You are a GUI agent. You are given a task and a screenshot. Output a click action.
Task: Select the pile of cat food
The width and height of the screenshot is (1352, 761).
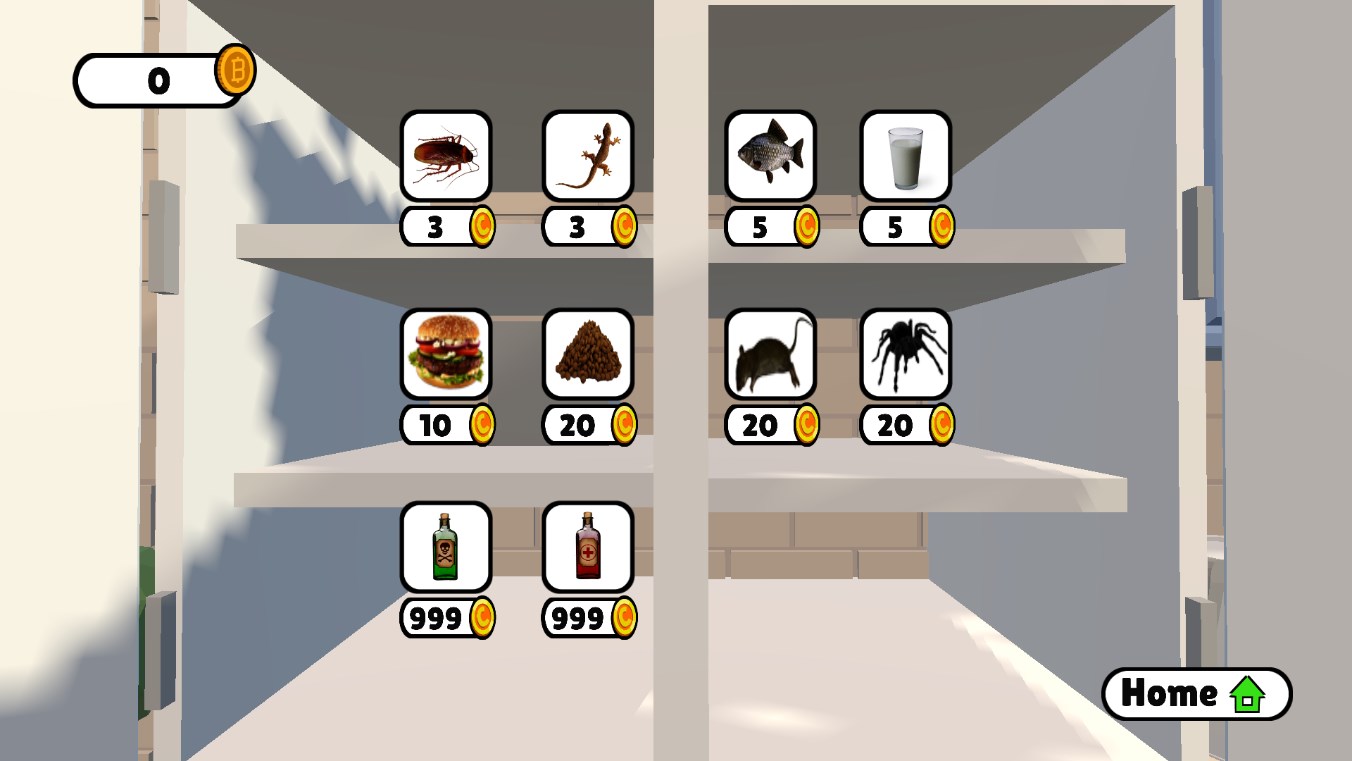point(588,354)
